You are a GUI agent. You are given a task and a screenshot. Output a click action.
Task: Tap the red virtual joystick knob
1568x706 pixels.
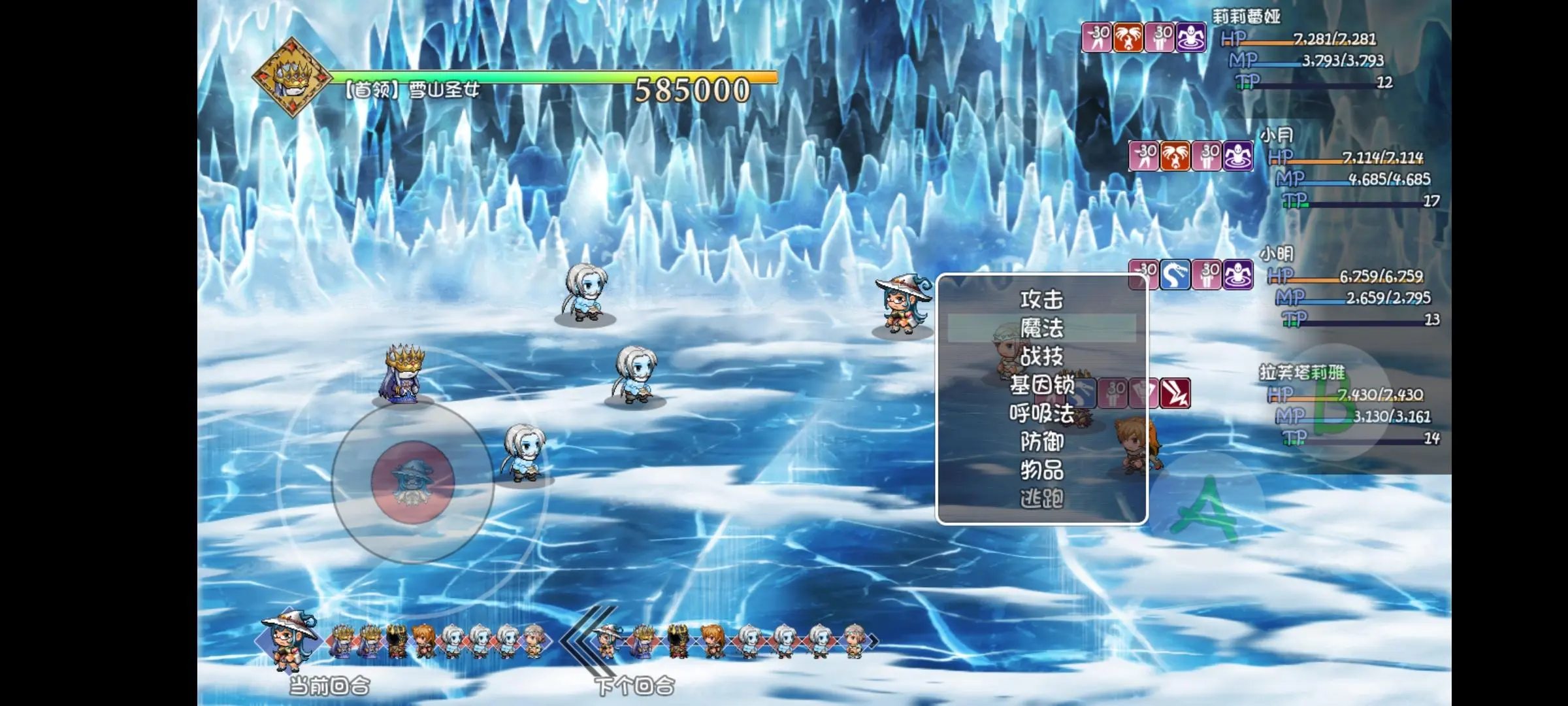point(412,482)
